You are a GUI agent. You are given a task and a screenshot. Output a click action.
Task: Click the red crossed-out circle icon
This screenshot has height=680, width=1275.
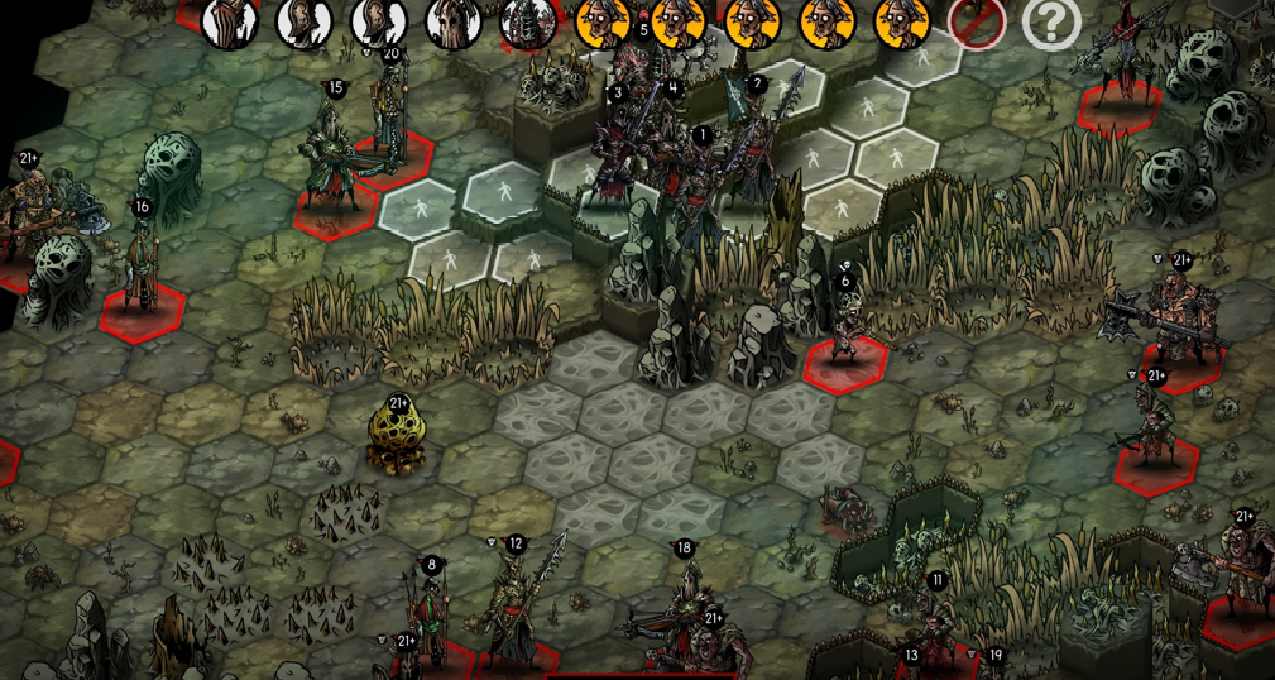point(976,22)
